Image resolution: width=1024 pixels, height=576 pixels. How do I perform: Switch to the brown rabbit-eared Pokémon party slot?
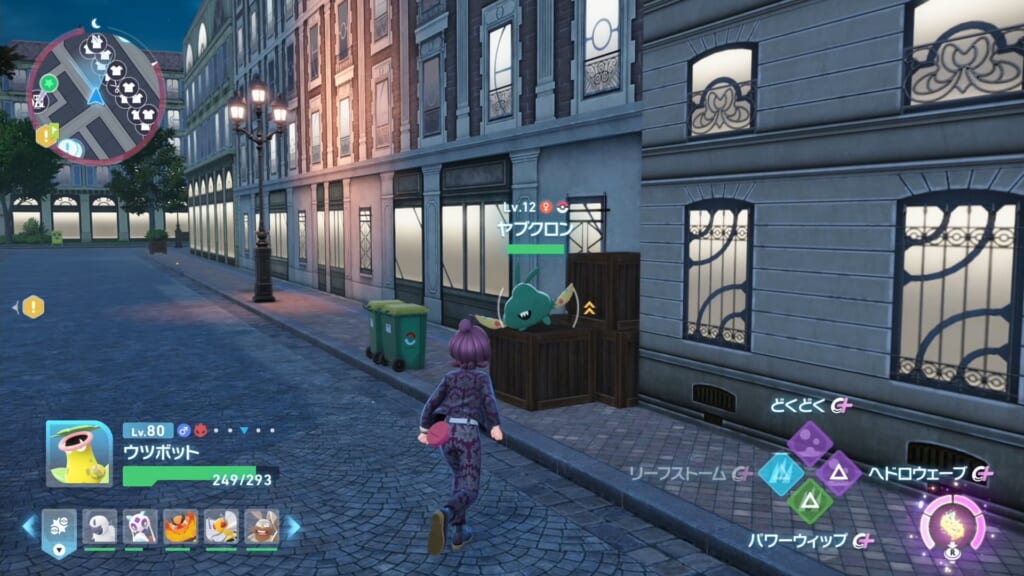pyautogui.click(x=261, y=527)
